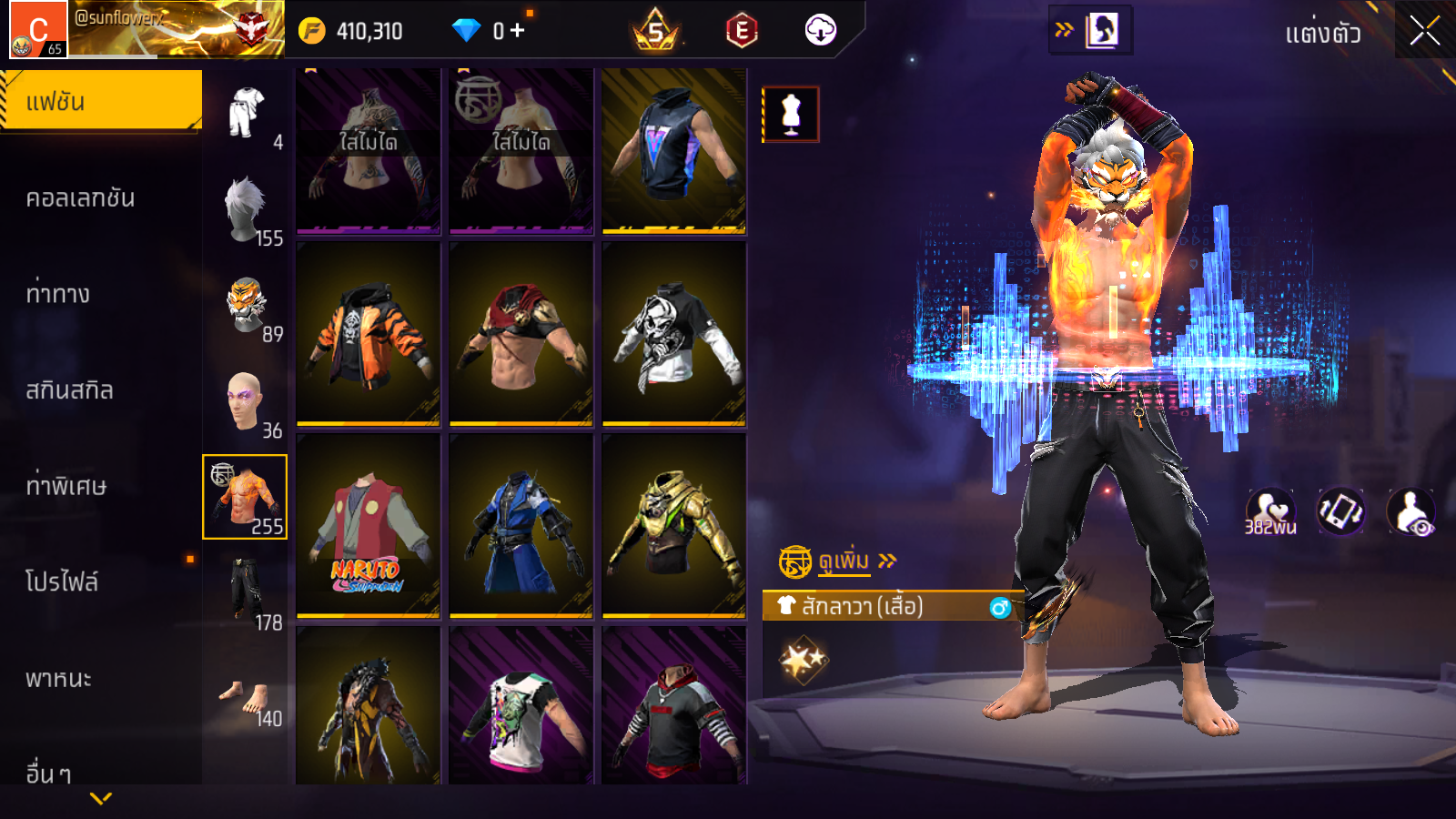Choose the hair category with 155 items
This screenshot has width=1456, height=819.
point(246,208)
